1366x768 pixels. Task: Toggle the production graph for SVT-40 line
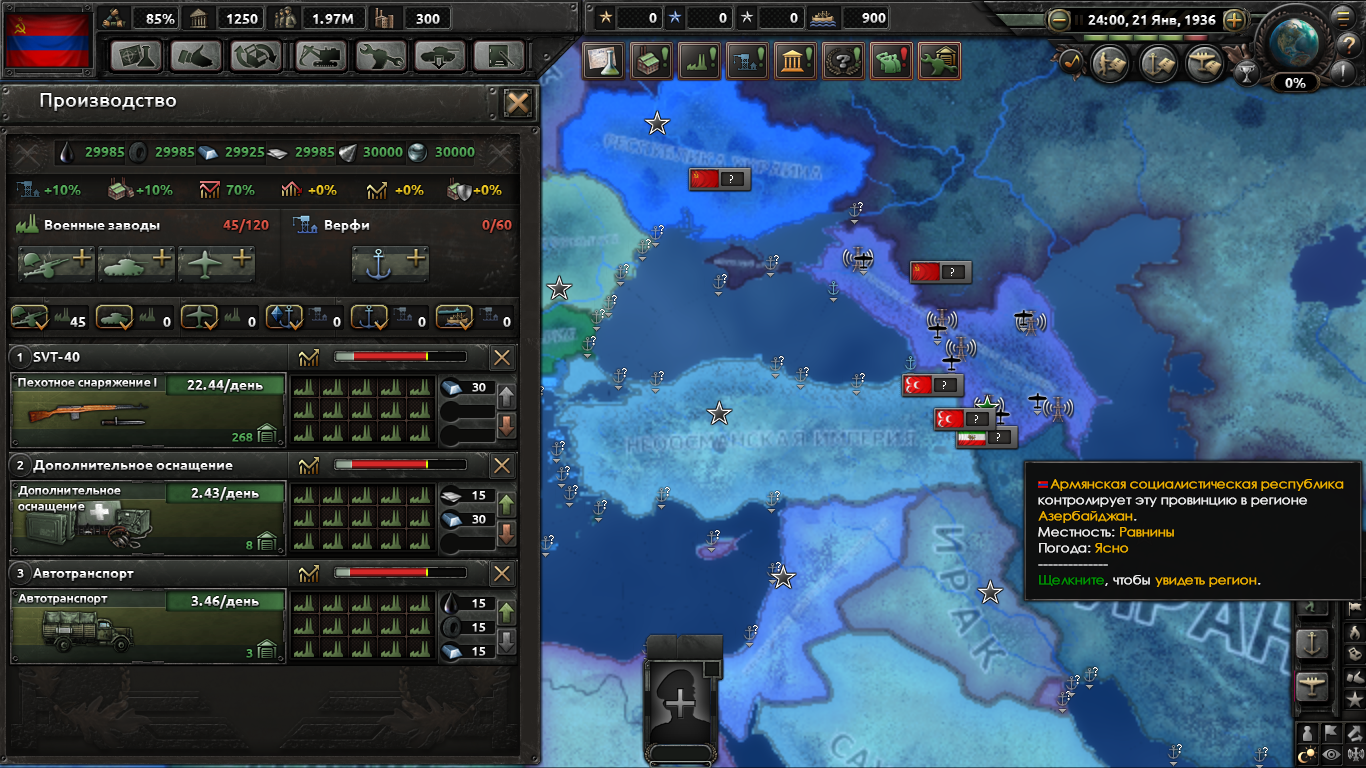309,356
